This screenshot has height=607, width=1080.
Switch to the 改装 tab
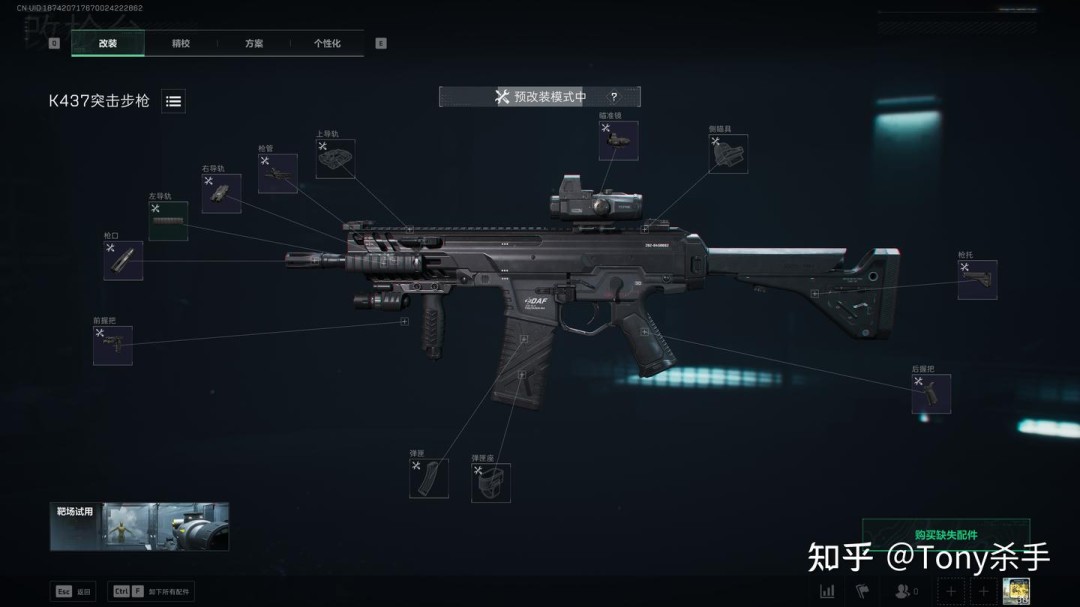pyautogui.click(x=108, y=44)
